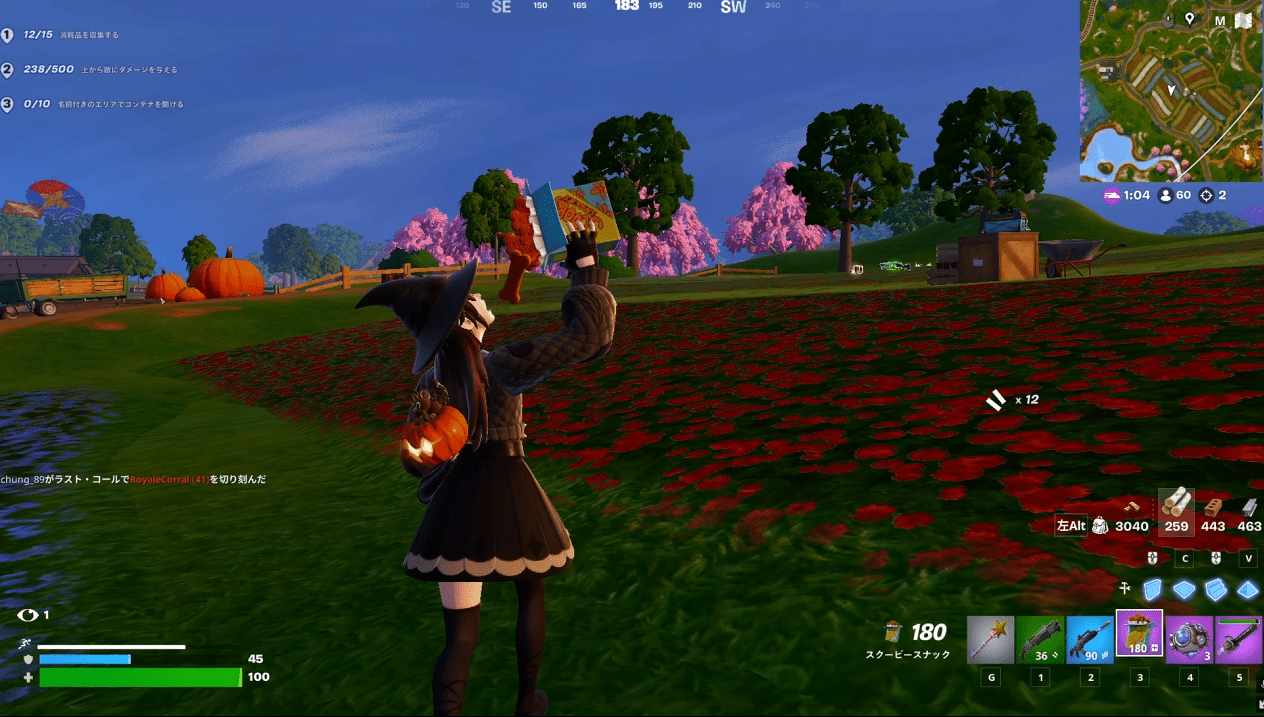Select wood as the building material

point(1176,511)
